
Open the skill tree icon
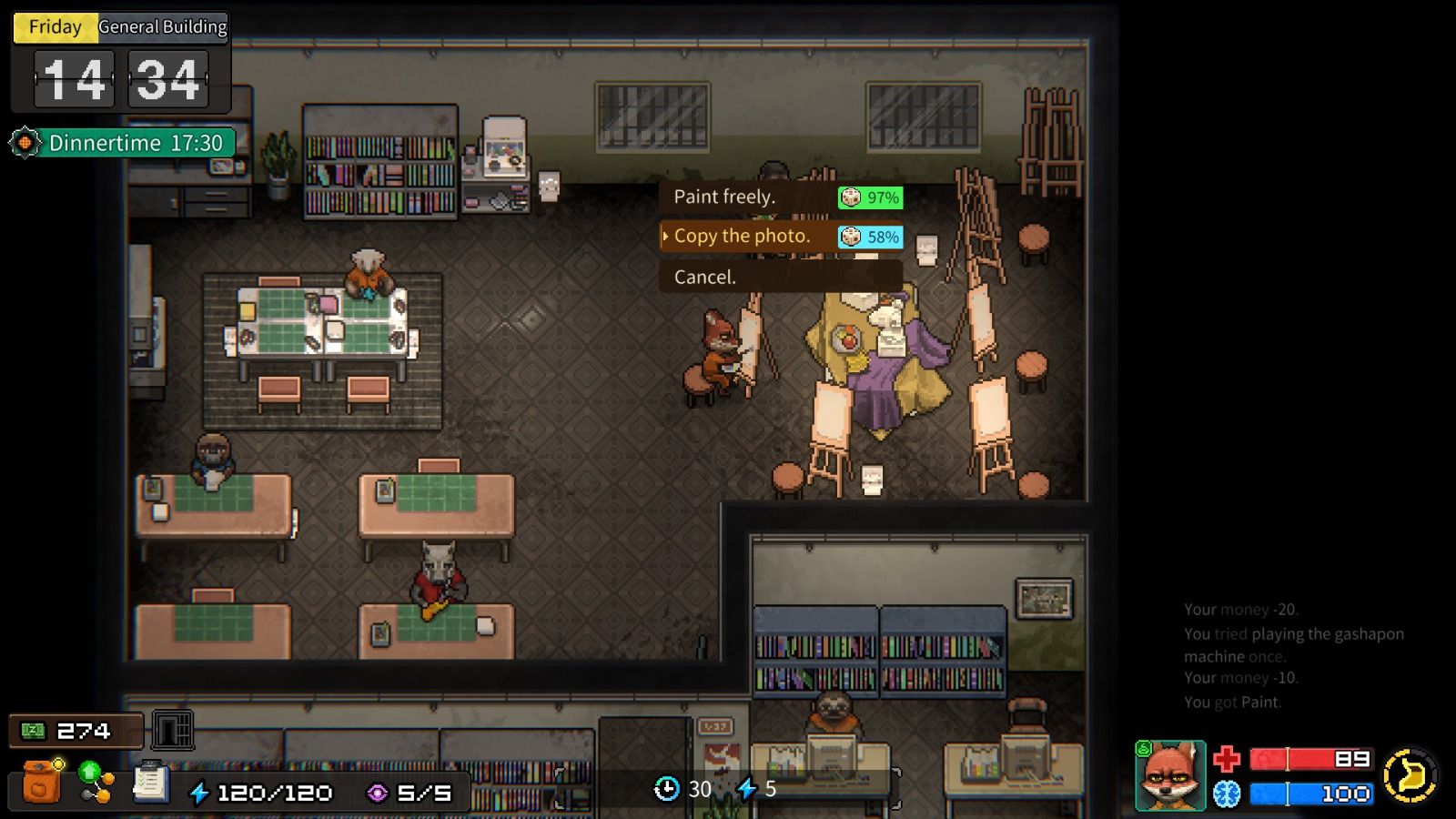point(96,783)
